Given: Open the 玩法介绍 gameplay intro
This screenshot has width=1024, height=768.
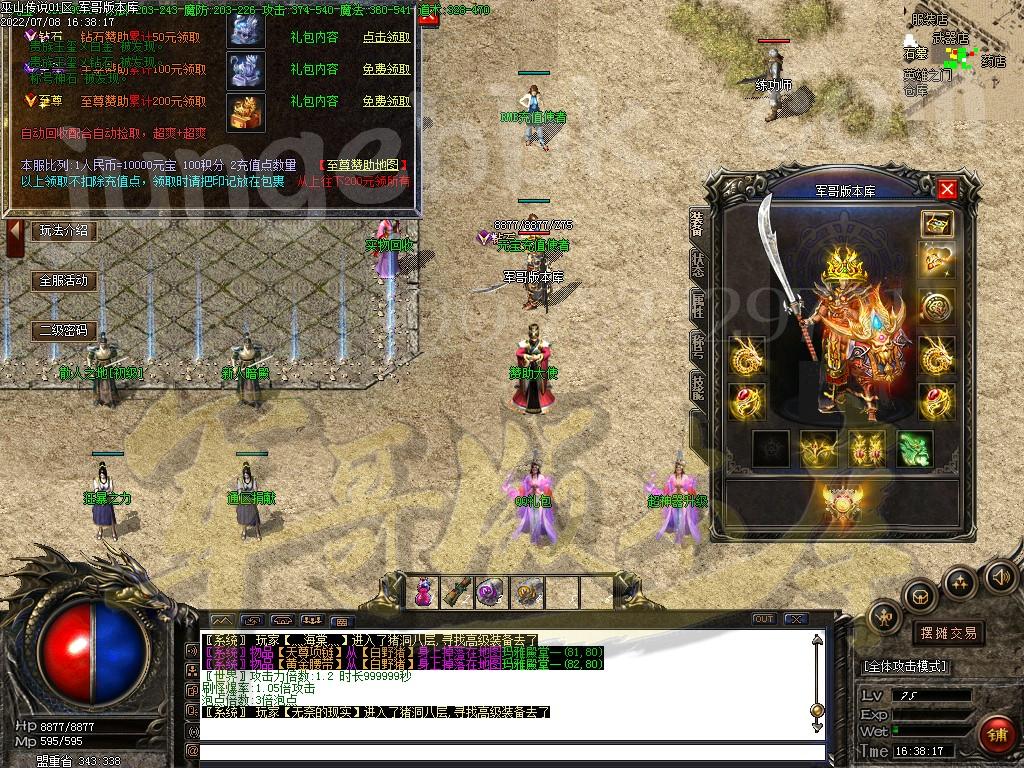Looking at the screenshot, I should tap(64, 231).
